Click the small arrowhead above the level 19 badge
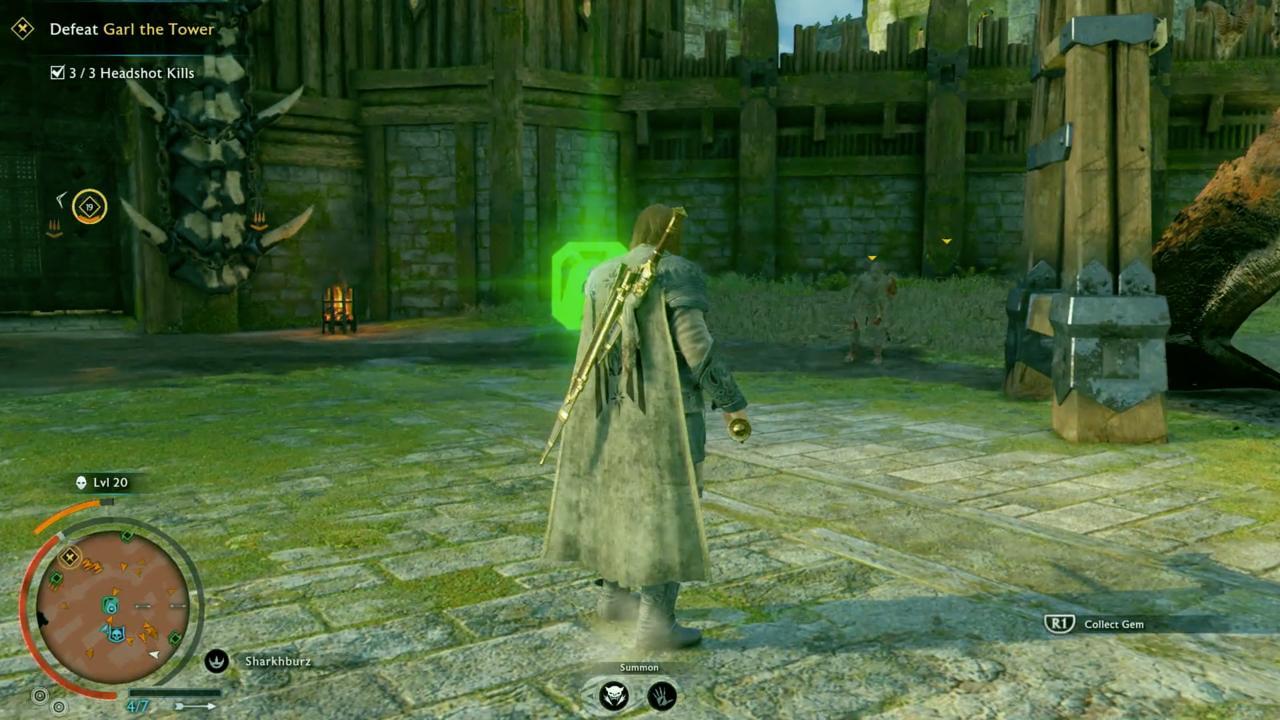 point(61,199)
